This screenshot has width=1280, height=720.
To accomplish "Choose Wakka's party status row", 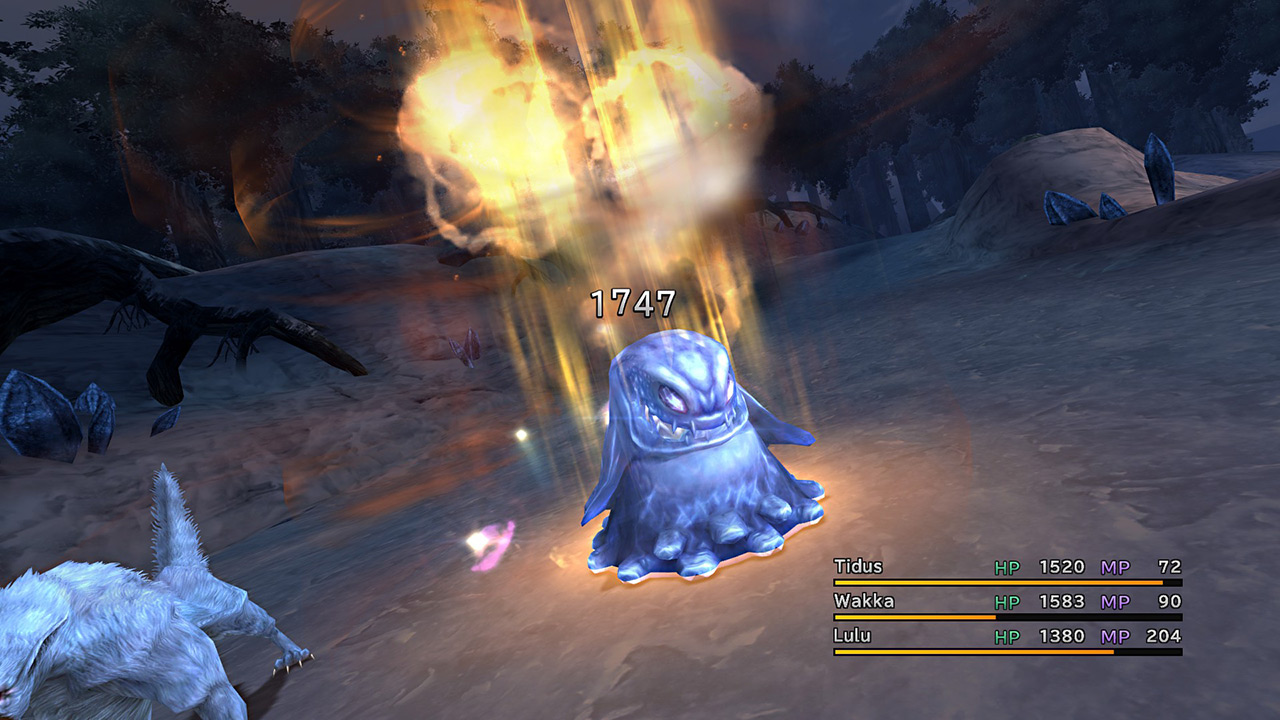I will pos(864,602).
